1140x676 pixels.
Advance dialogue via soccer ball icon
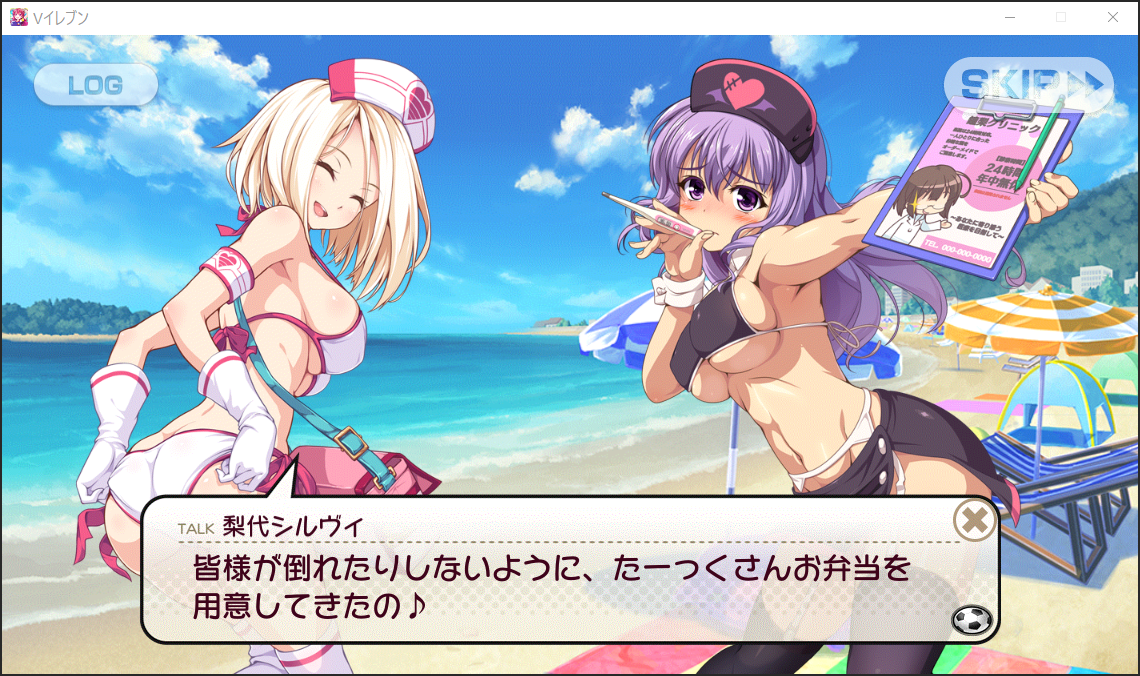tap(972, 620)
